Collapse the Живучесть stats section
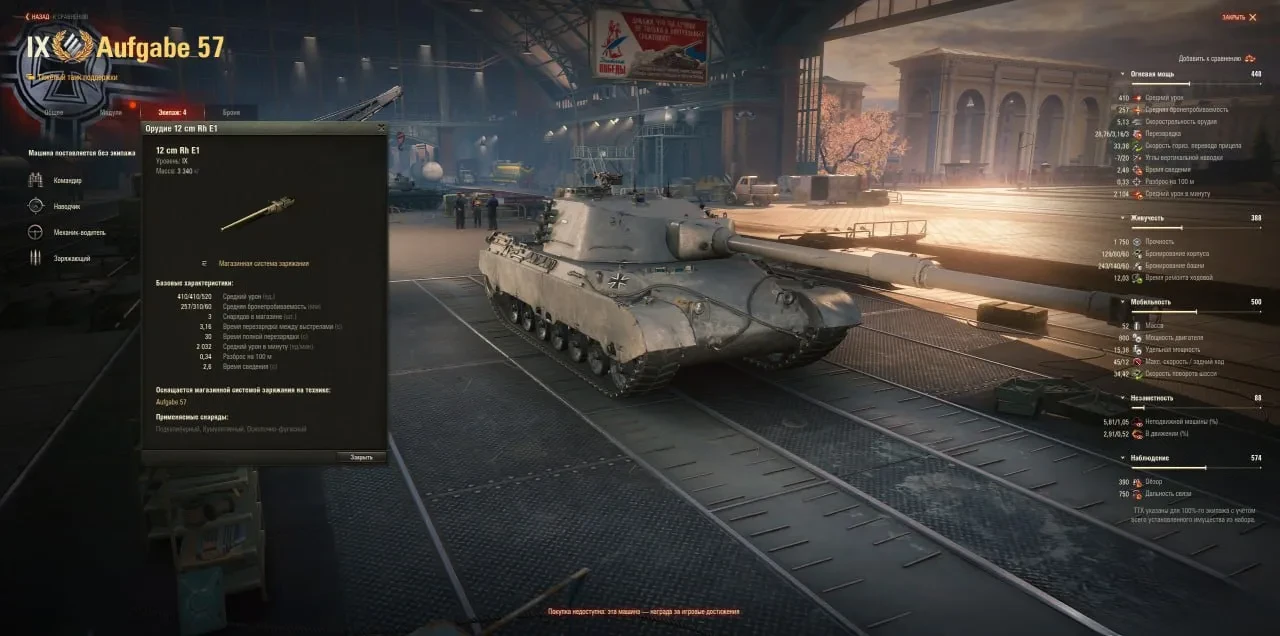Image resolution: width=1280 pixels, height=636 pixels. 1122,217
